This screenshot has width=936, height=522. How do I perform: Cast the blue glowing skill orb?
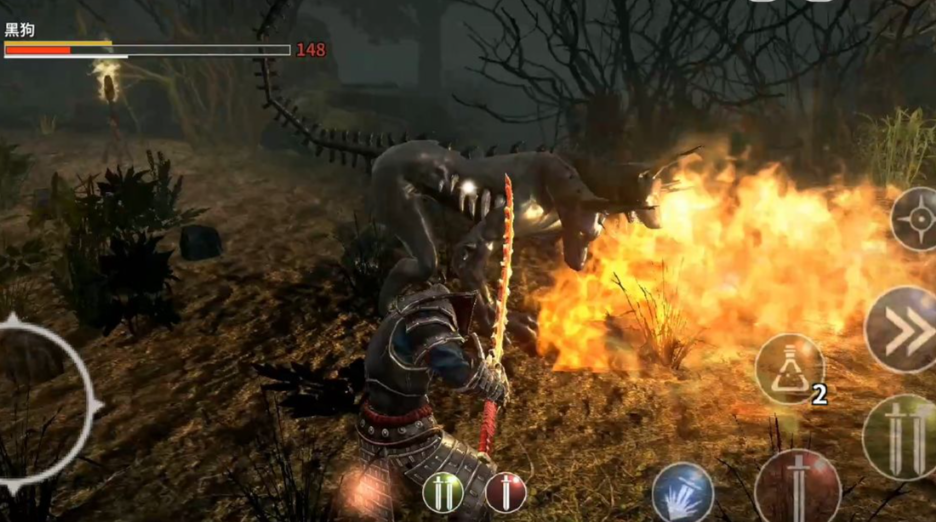[x=682, y=492]
